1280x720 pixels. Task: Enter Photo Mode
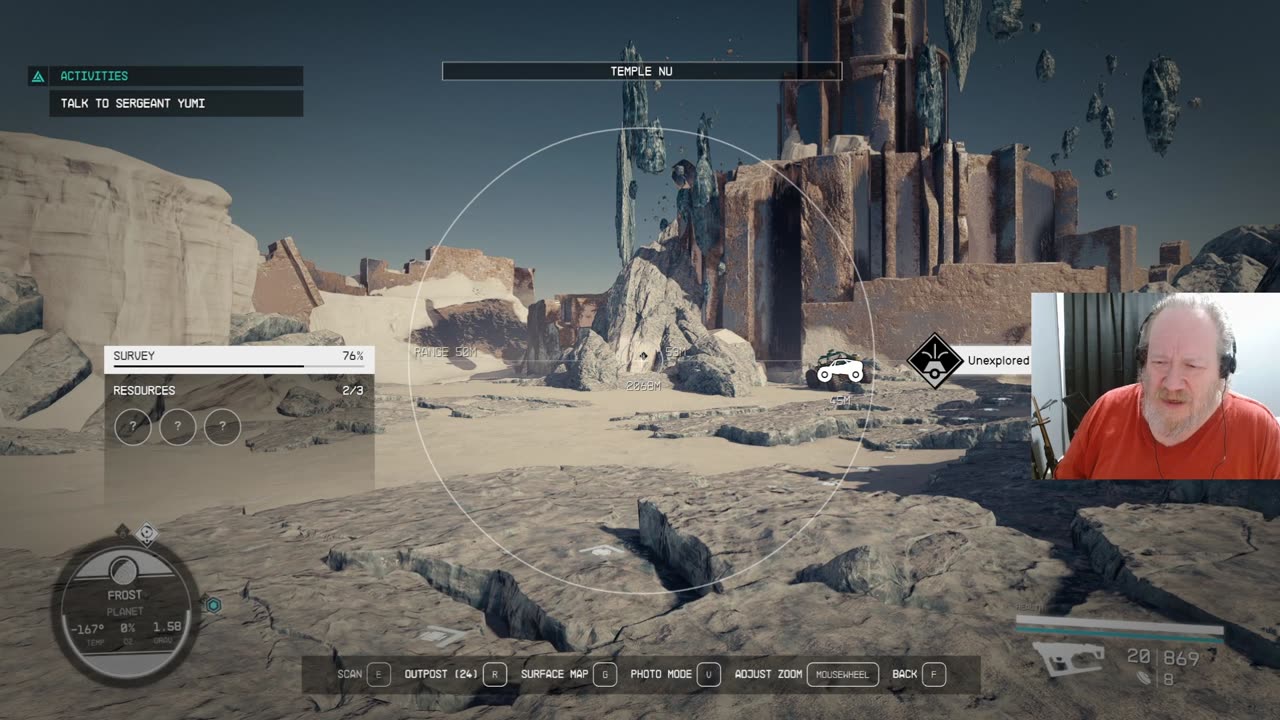pyautogui.click(x=675, y=674)
